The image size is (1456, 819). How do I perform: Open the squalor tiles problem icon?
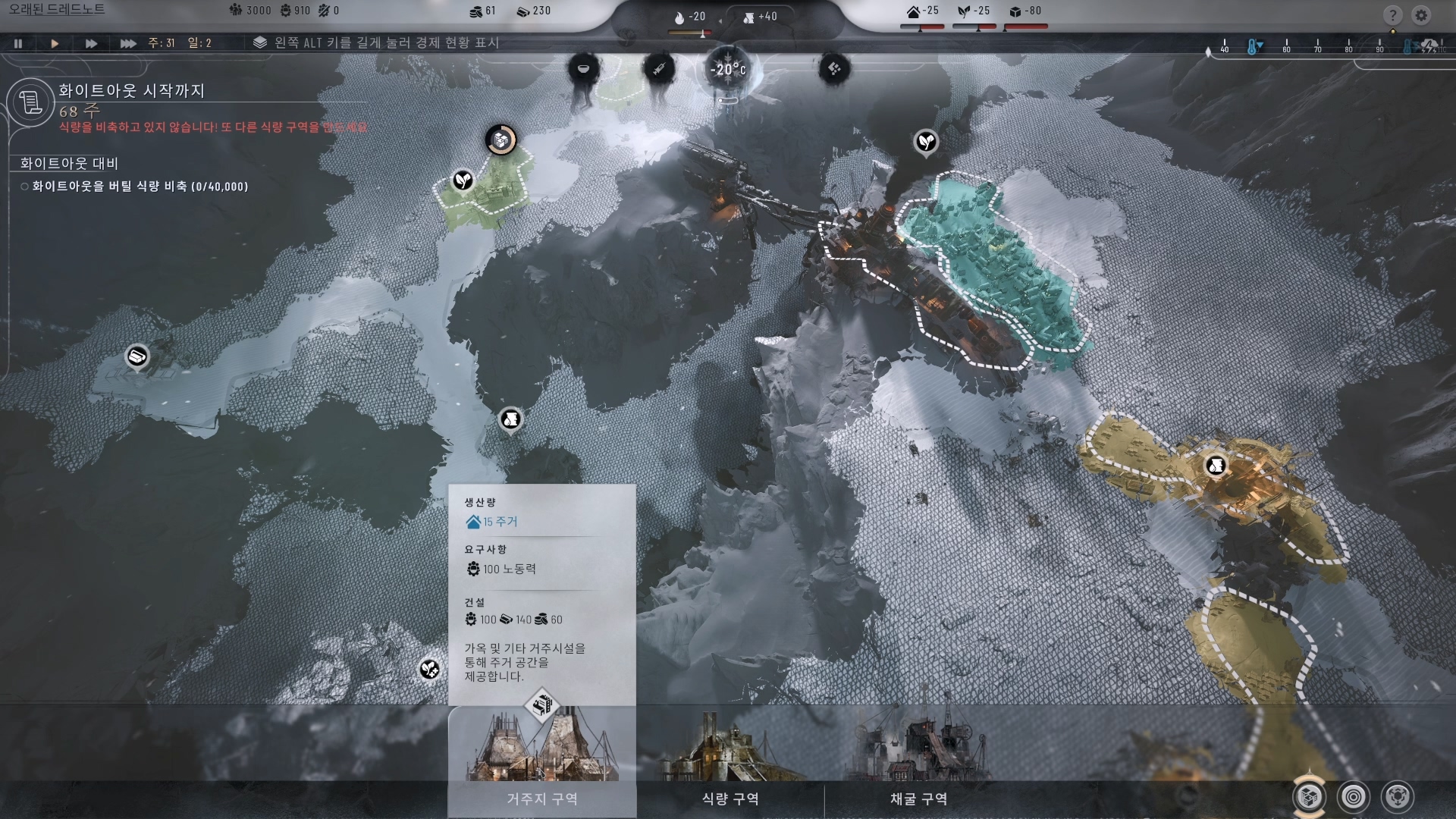tap(834, 69)
